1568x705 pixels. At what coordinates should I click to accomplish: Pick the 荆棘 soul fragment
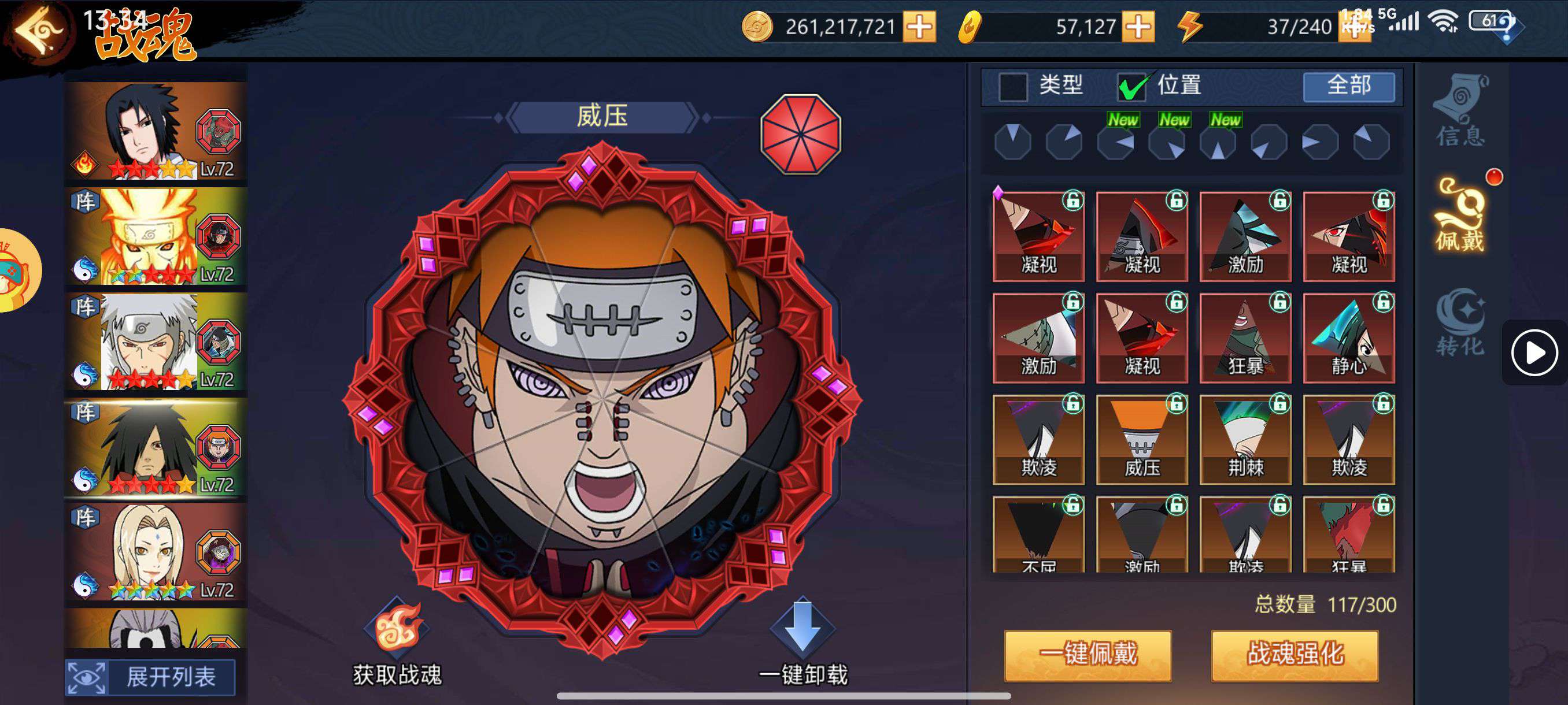click(x=1245, y=440)
